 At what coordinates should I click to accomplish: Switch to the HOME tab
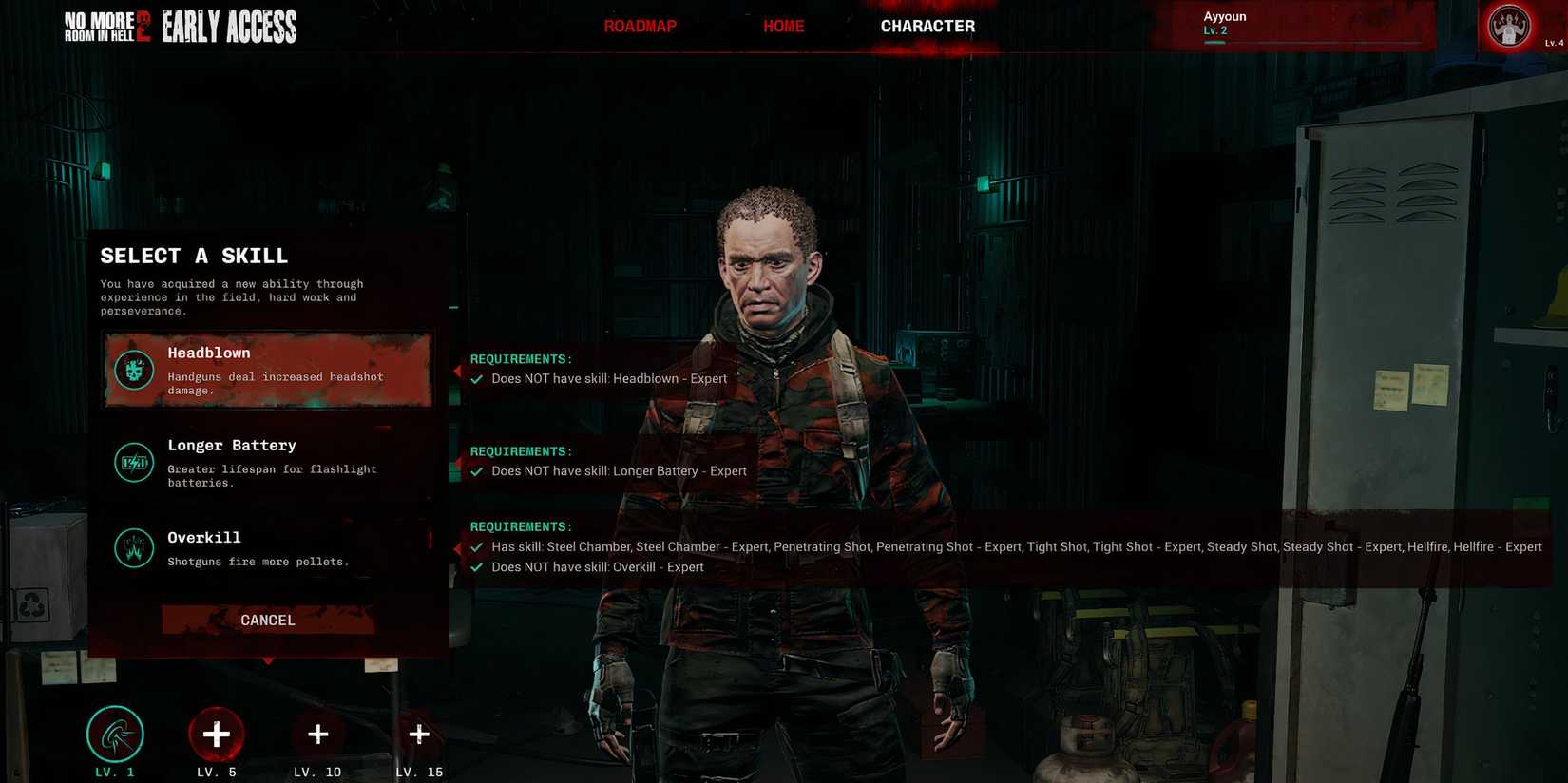coord(783,26)
